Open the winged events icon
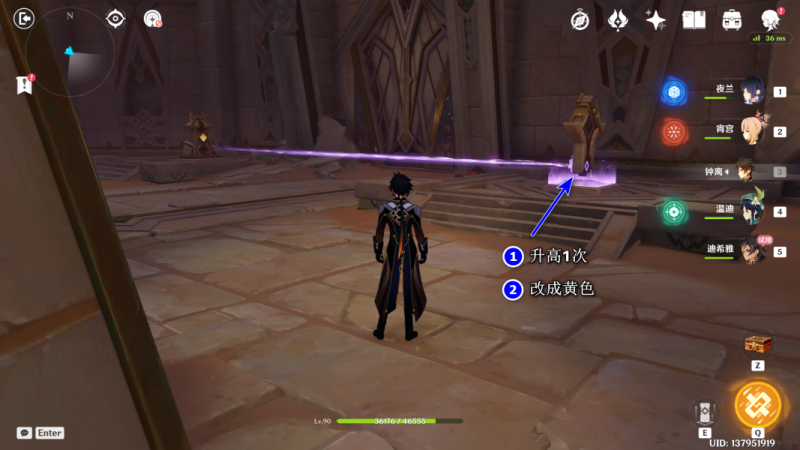 pos(618,20)
